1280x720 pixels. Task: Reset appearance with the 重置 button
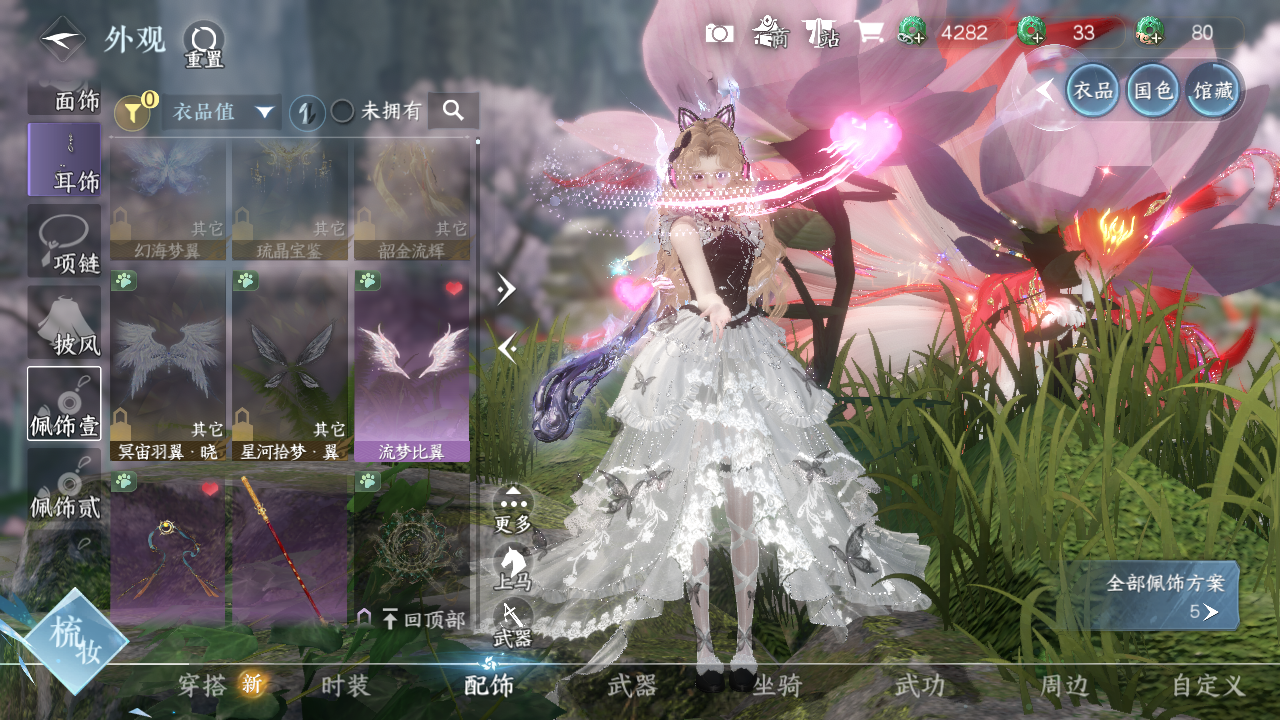click(x=203, y=45)
